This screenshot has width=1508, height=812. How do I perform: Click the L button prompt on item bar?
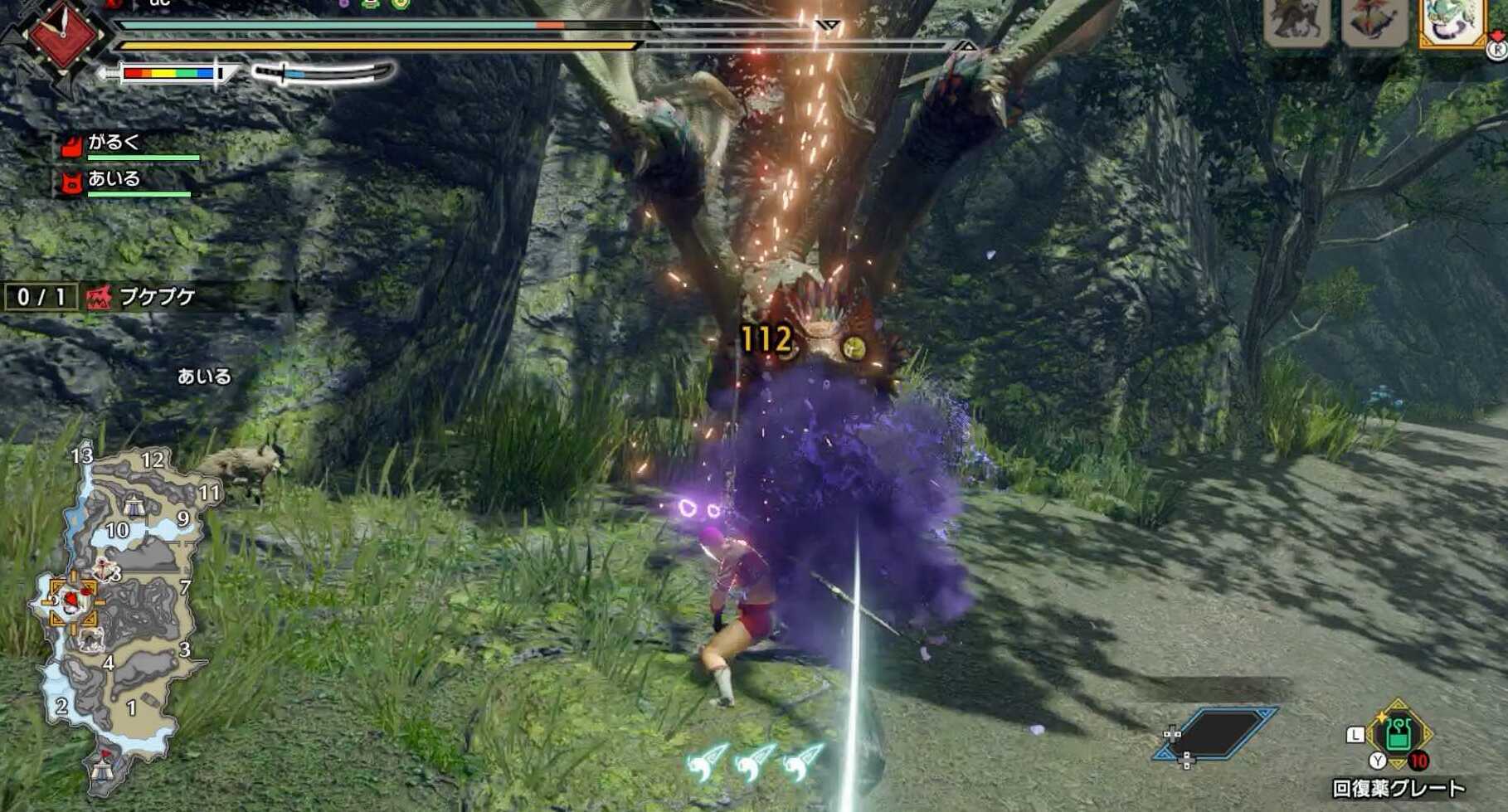click(x=1357, y=735)
